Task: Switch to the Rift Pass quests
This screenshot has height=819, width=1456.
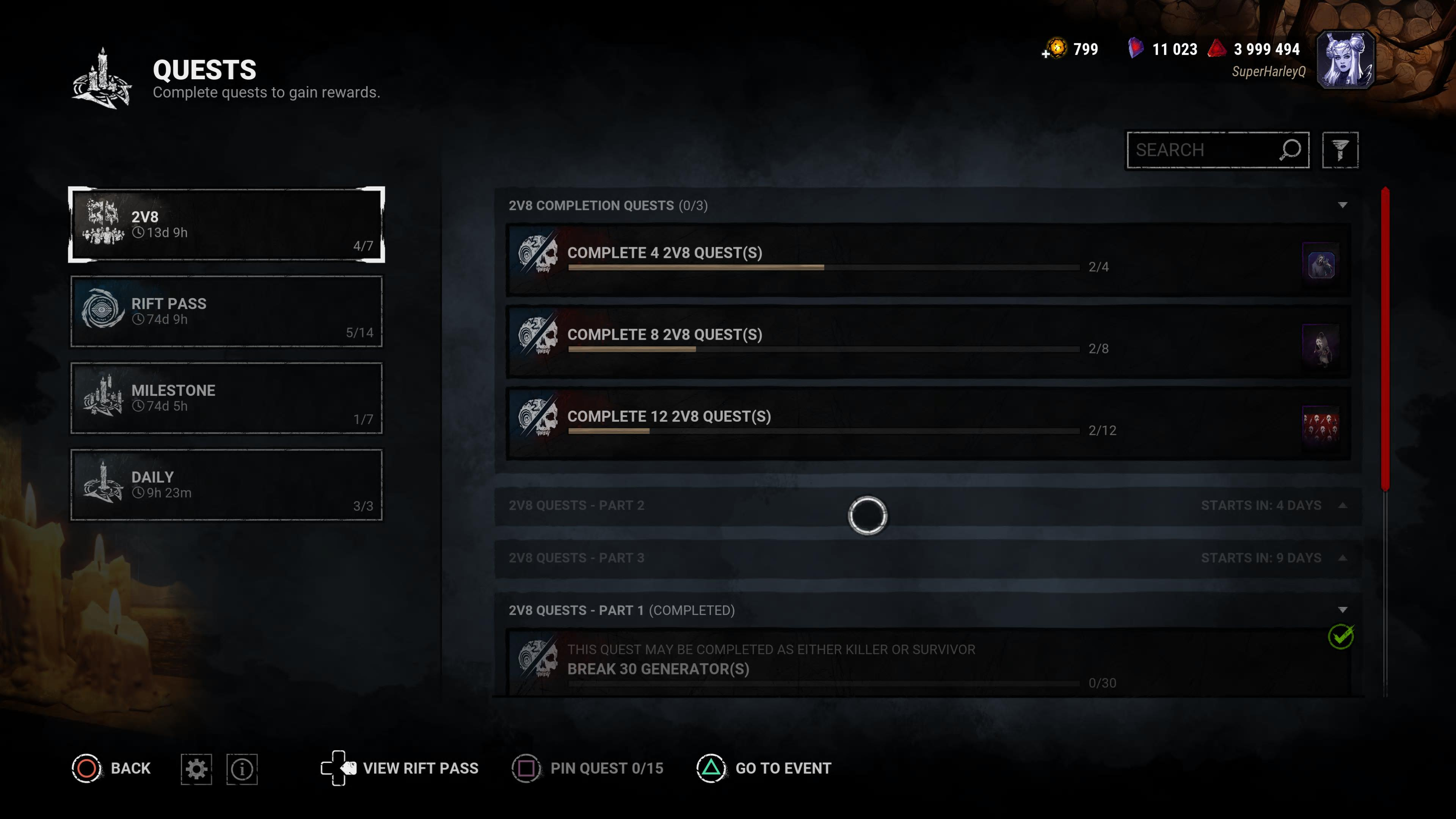Action: pyautogui.click(x=226, y=311)
